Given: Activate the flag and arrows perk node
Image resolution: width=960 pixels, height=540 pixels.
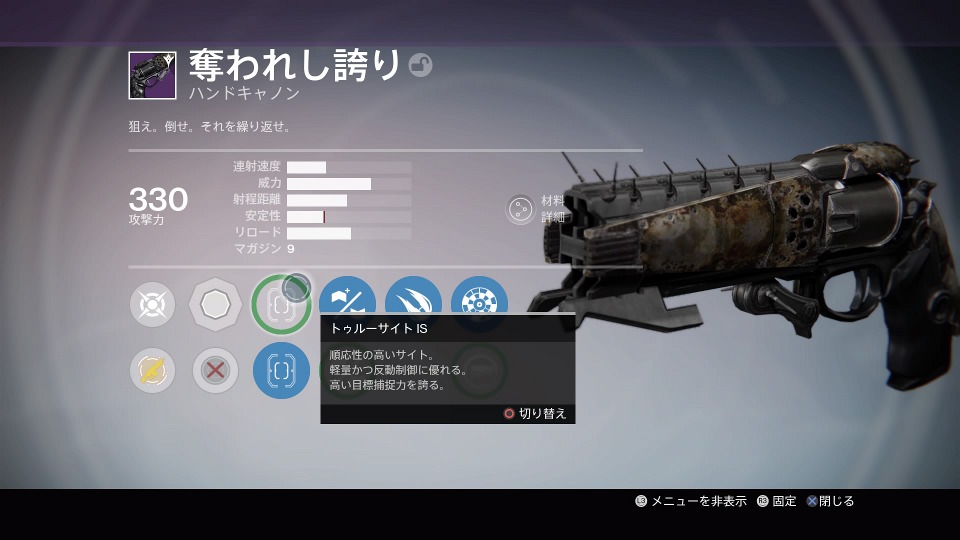Looking at the screenshot, I should click(x=347, y=300).
